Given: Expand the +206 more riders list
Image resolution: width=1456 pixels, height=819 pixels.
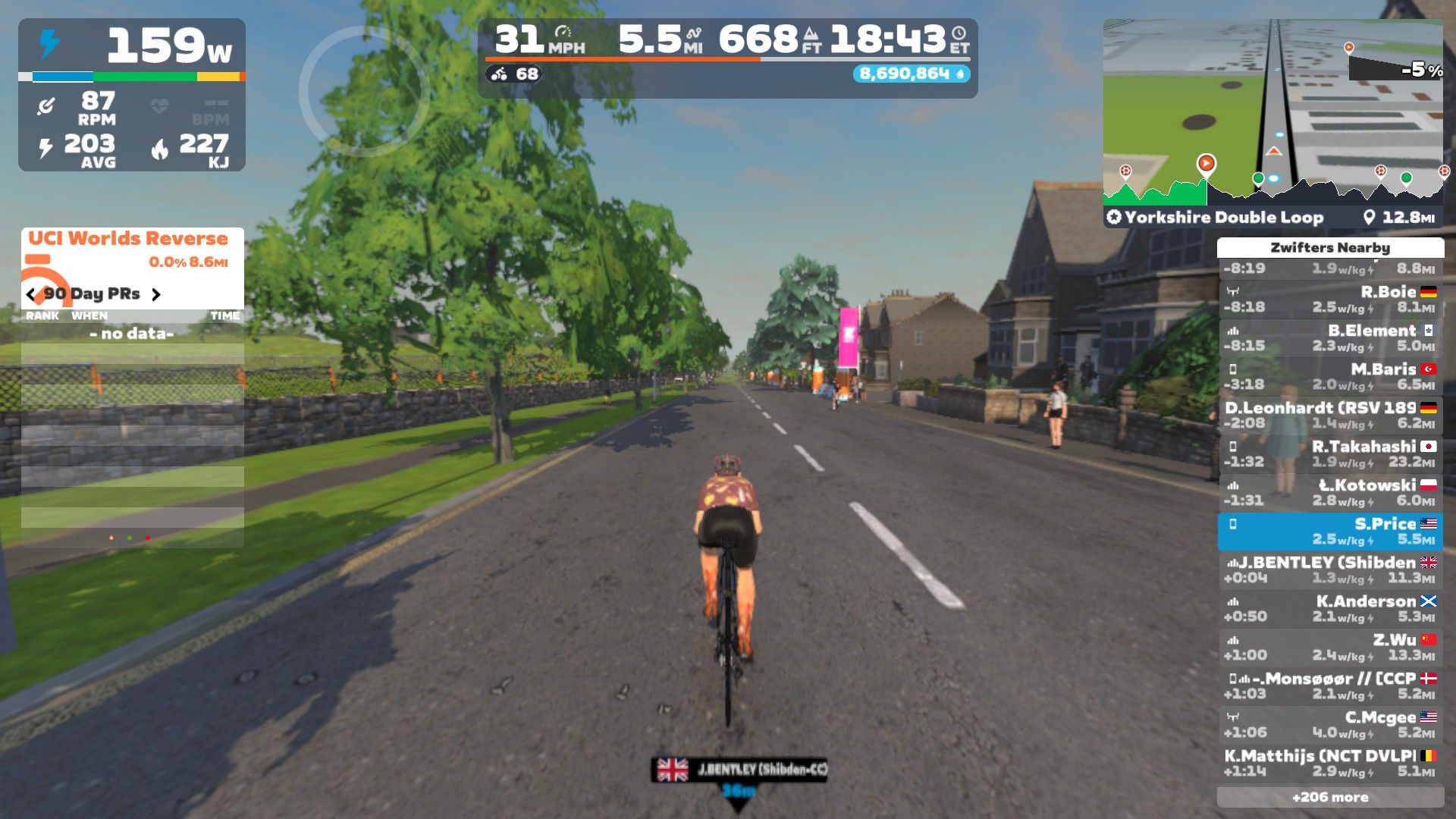Looking at the screenshot, I should [1330, 798].
